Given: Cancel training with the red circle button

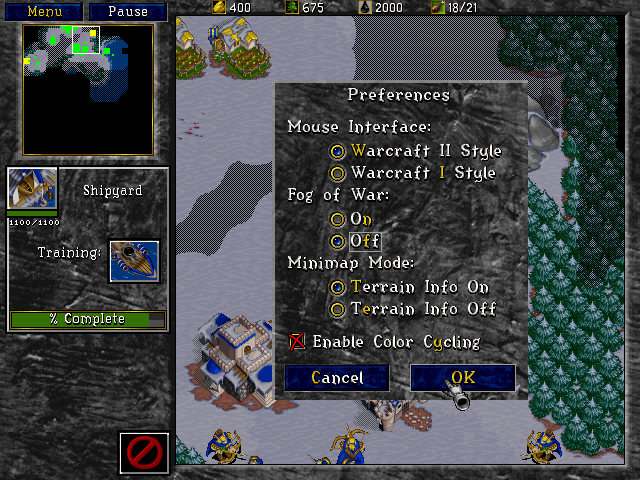Looking at the screenshot, I should coord(144,453).
